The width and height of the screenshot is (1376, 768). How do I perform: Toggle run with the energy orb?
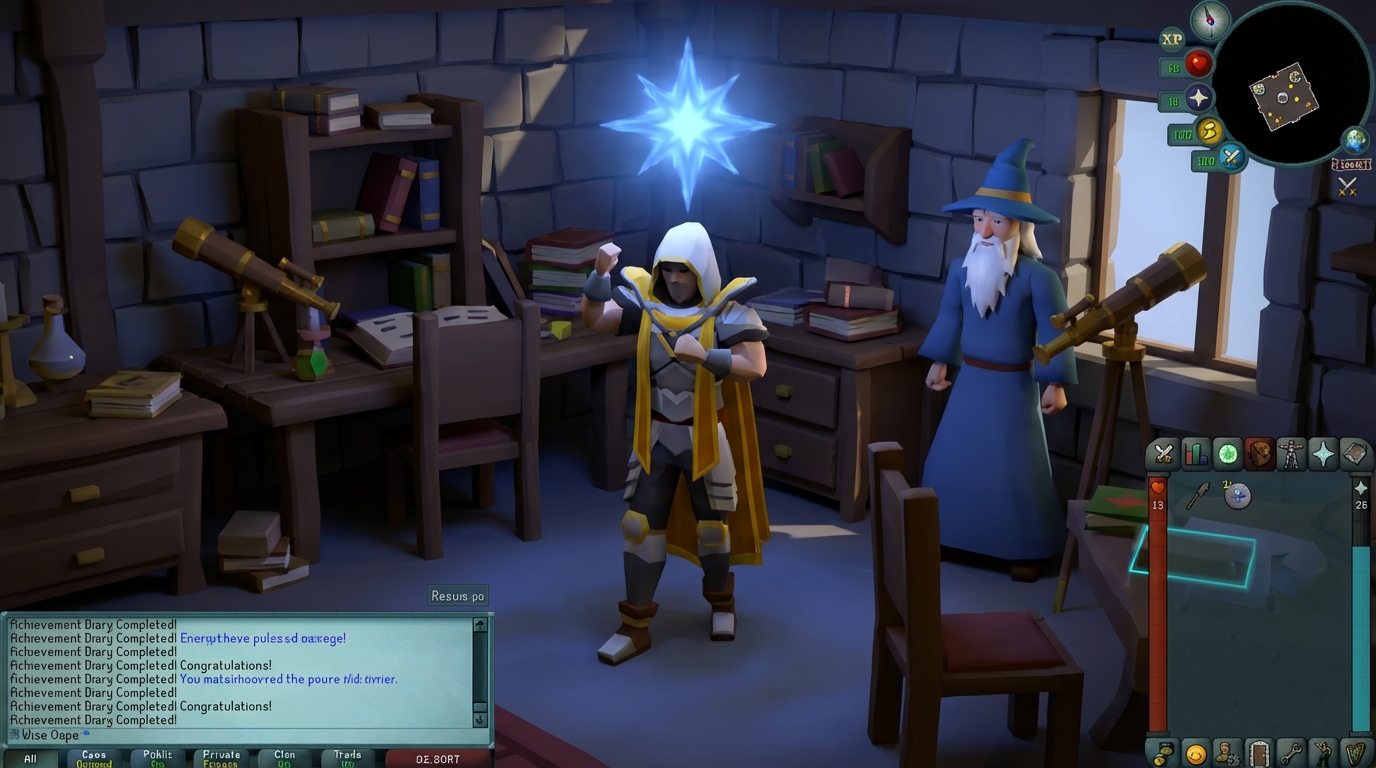click(x=1207, y=131)
